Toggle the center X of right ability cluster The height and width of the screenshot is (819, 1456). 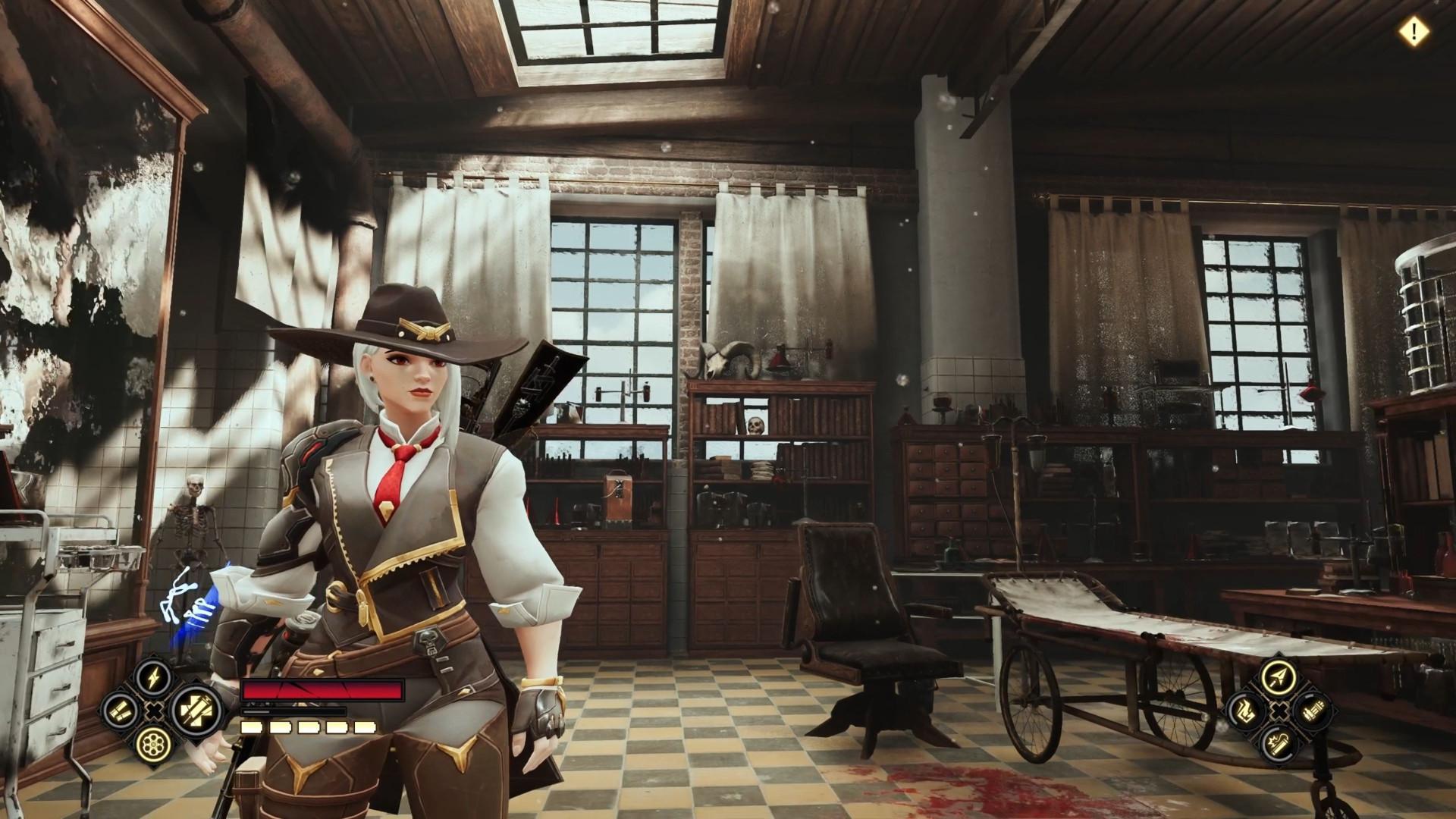tap(1279, 711)
